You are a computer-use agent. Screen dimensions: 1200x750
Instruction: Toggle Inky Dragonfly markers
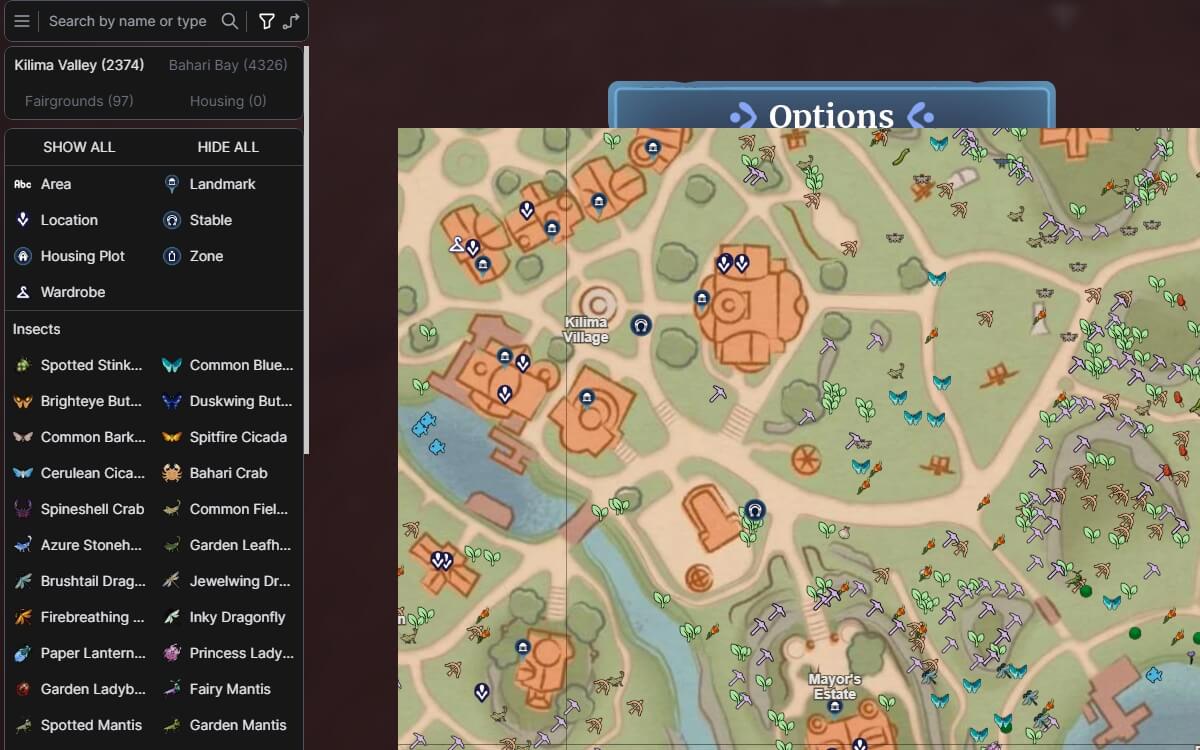click(x=237, y=617)
